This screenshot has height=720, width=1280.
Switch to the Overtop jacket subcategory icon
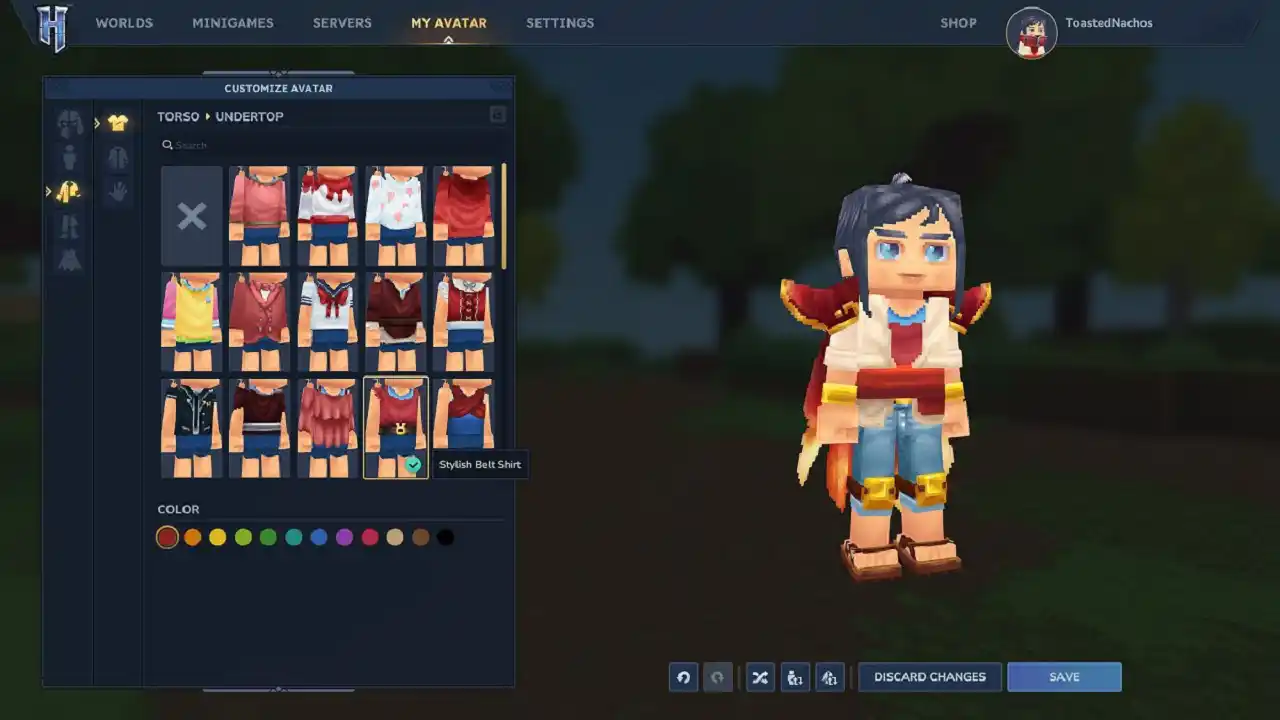(x=118, y=157)
